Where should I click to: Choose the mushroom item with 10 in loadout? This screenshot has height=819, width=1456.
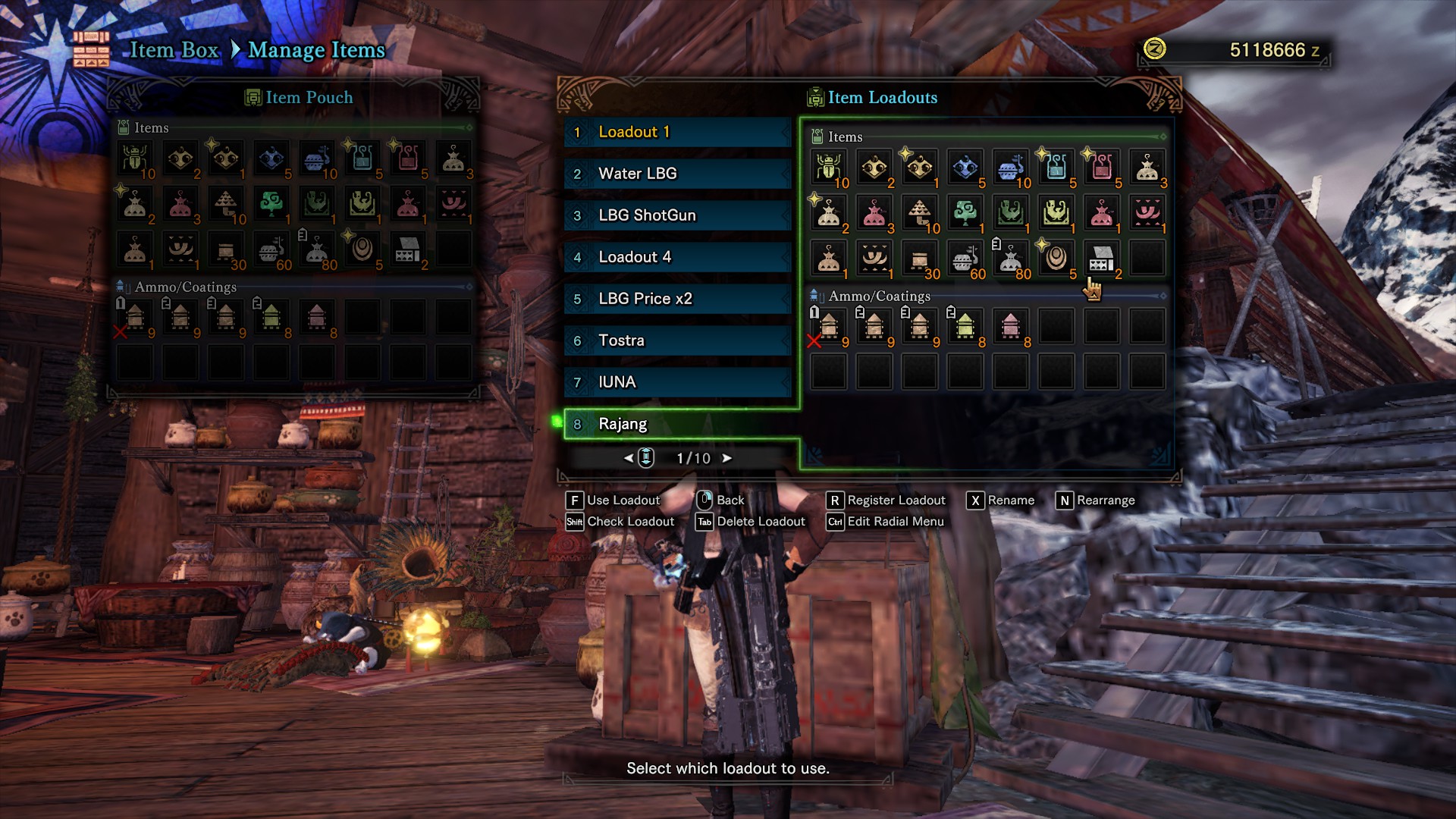pos(919,213)
